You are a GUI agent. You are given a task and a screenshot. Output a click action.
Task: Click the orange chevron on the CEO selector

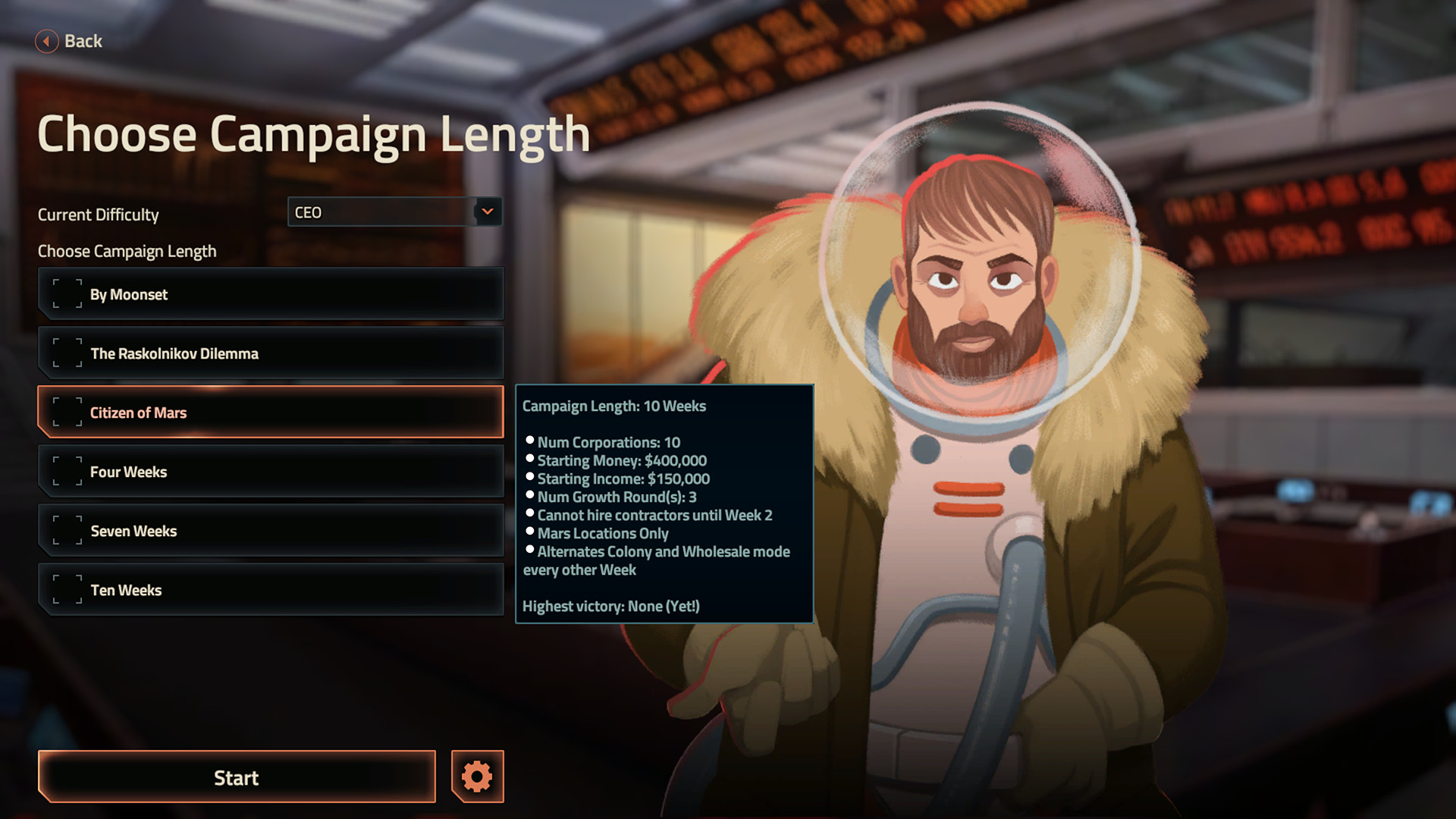488,212
